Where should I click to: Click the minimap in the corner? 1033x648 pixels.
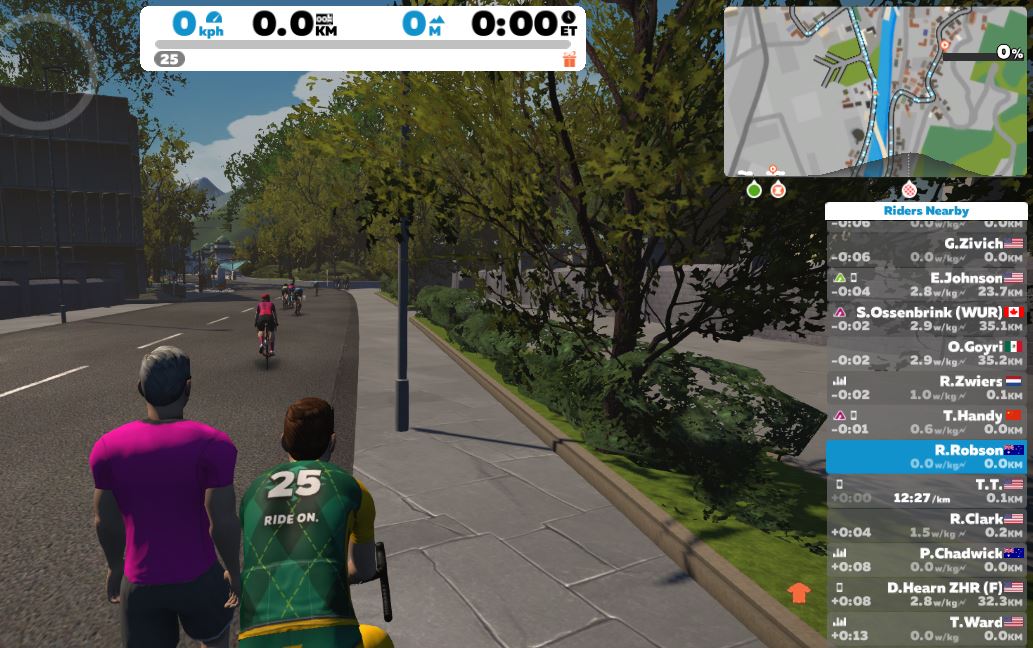click(875, 92)
